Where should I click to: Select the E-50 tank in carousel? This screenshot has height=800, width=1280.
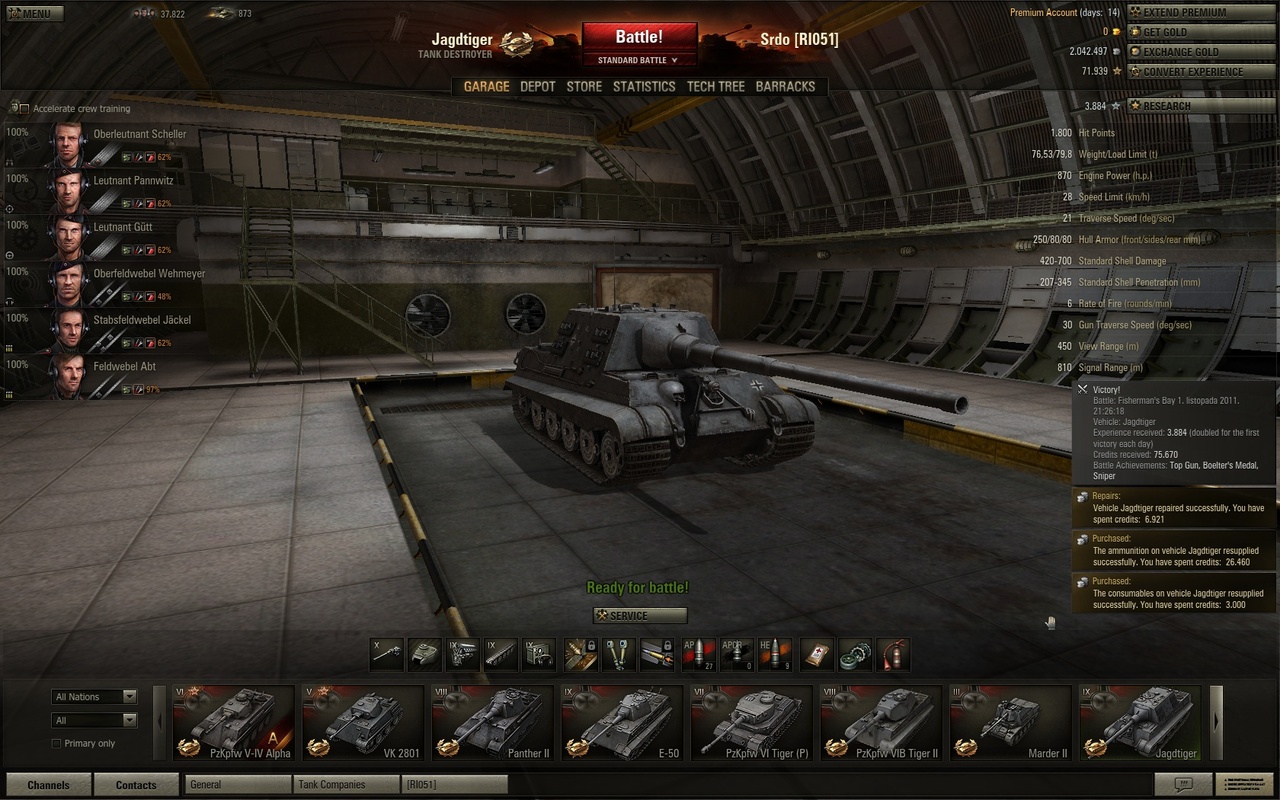pyautogui.click(x=622, y=722)
